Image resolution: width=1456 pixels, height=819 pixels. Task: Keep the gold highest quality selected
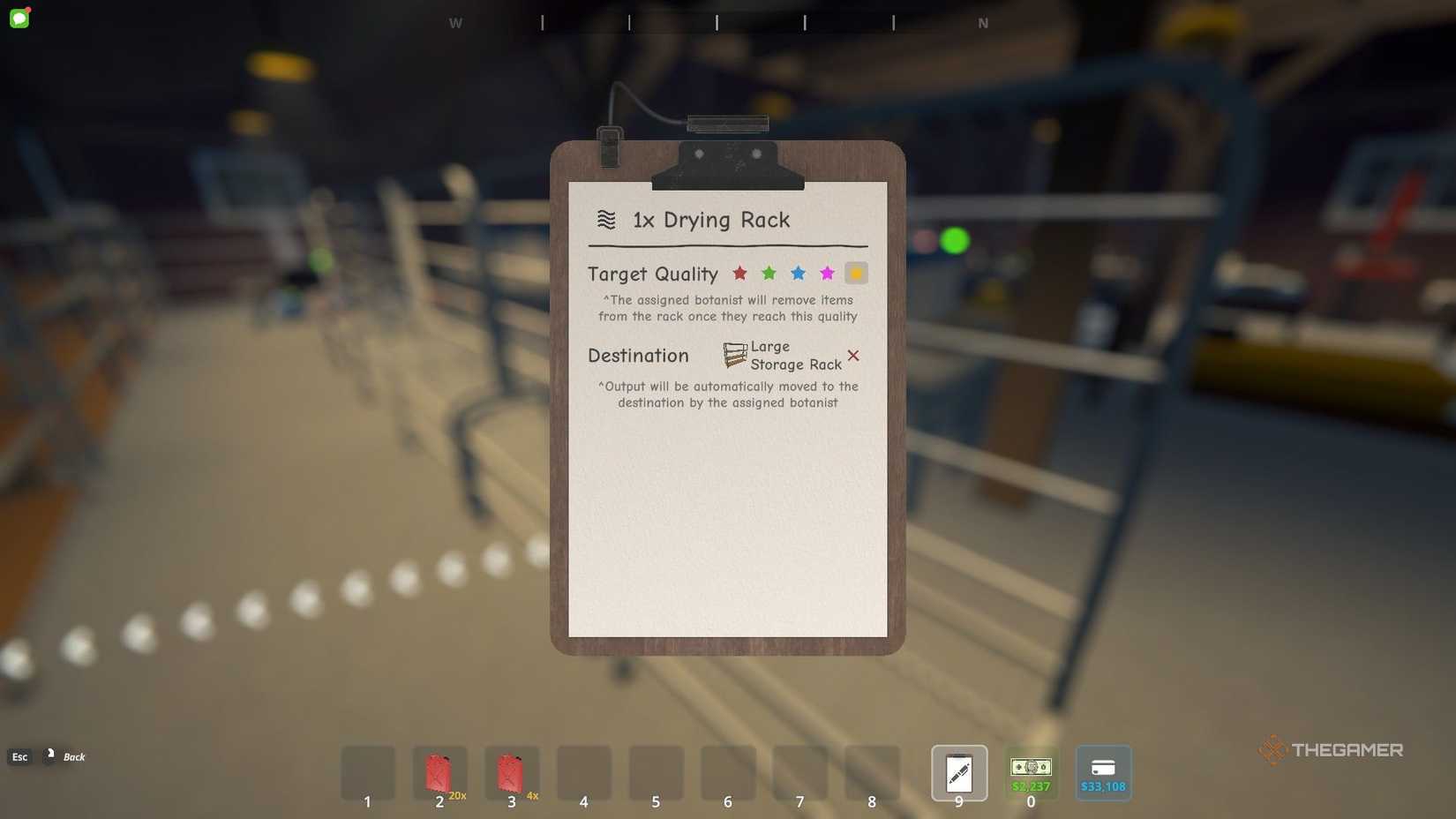855,274
